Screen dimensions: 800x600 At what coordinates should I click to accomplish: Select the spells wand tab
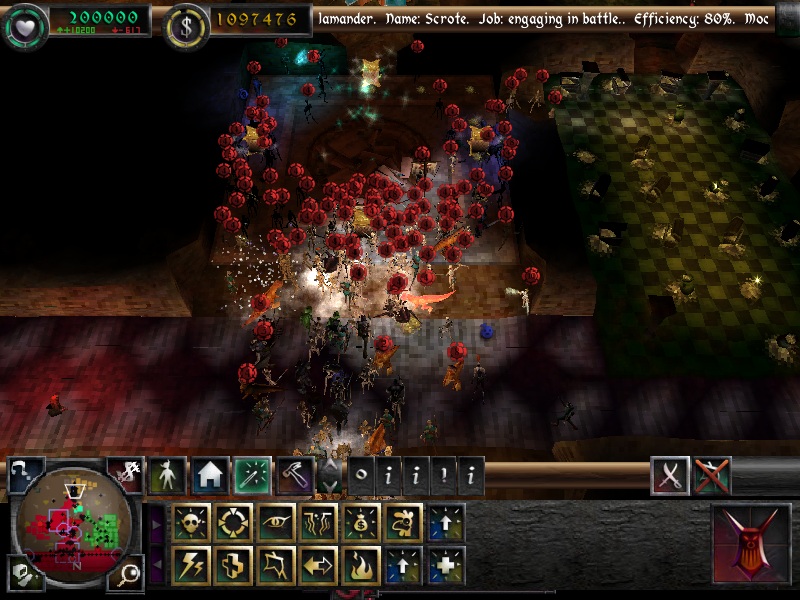(x=254, y=475)
